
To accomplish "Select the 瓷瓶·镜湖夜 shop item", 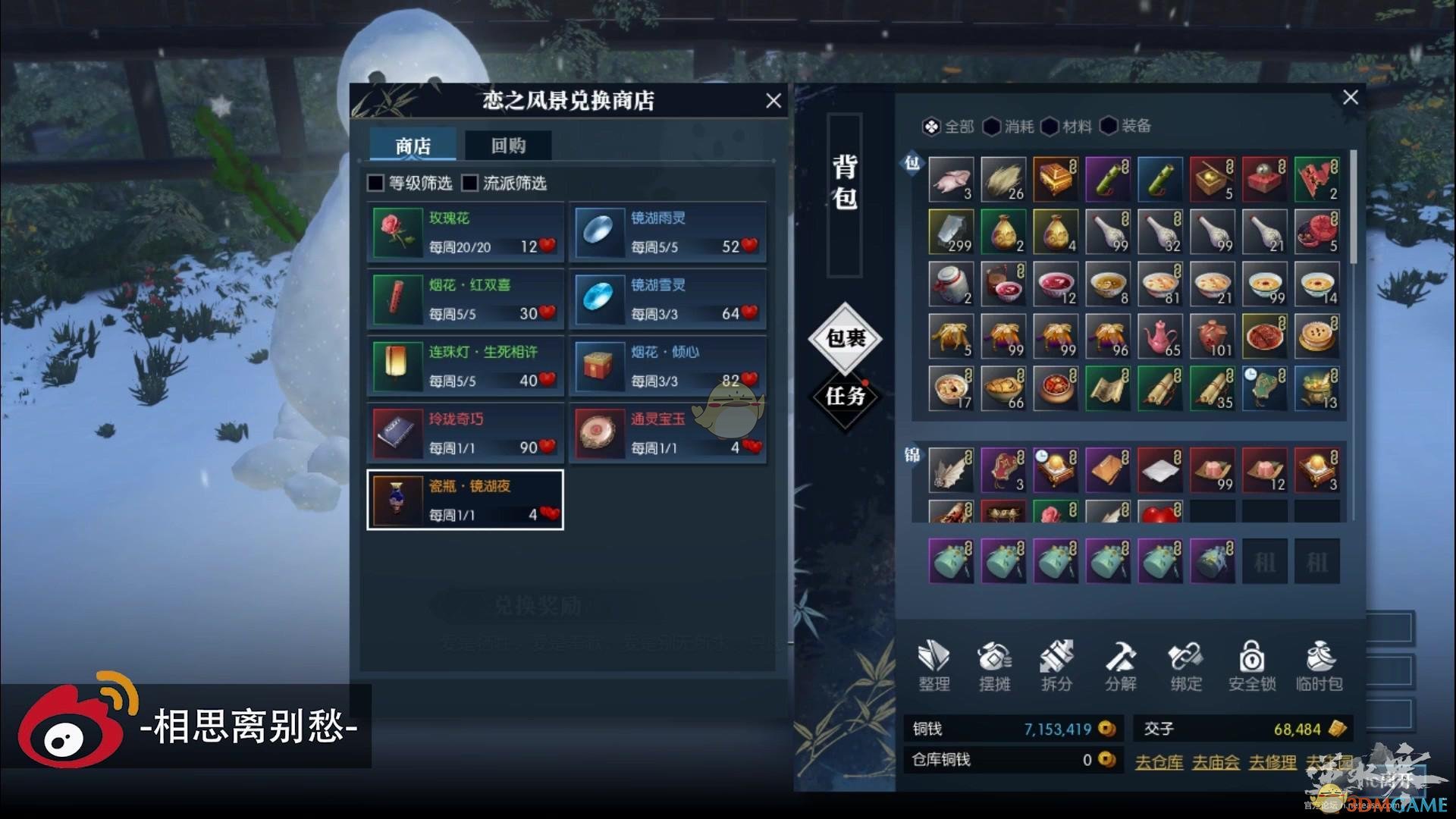I will [465, 499].
